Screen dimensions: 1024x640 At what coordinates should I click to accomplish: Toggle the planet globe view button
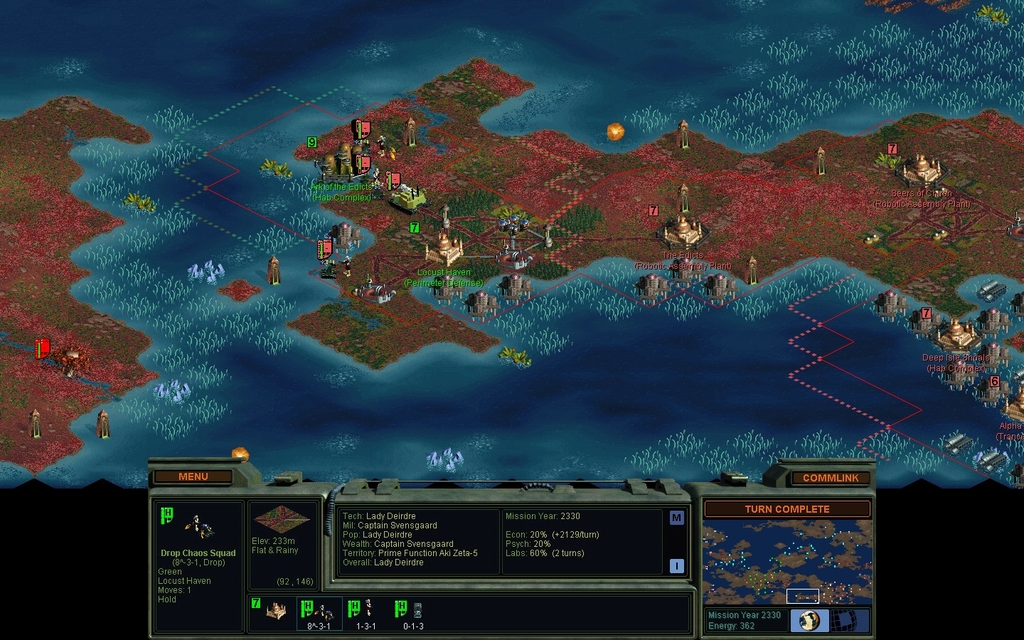coord(809,620)
